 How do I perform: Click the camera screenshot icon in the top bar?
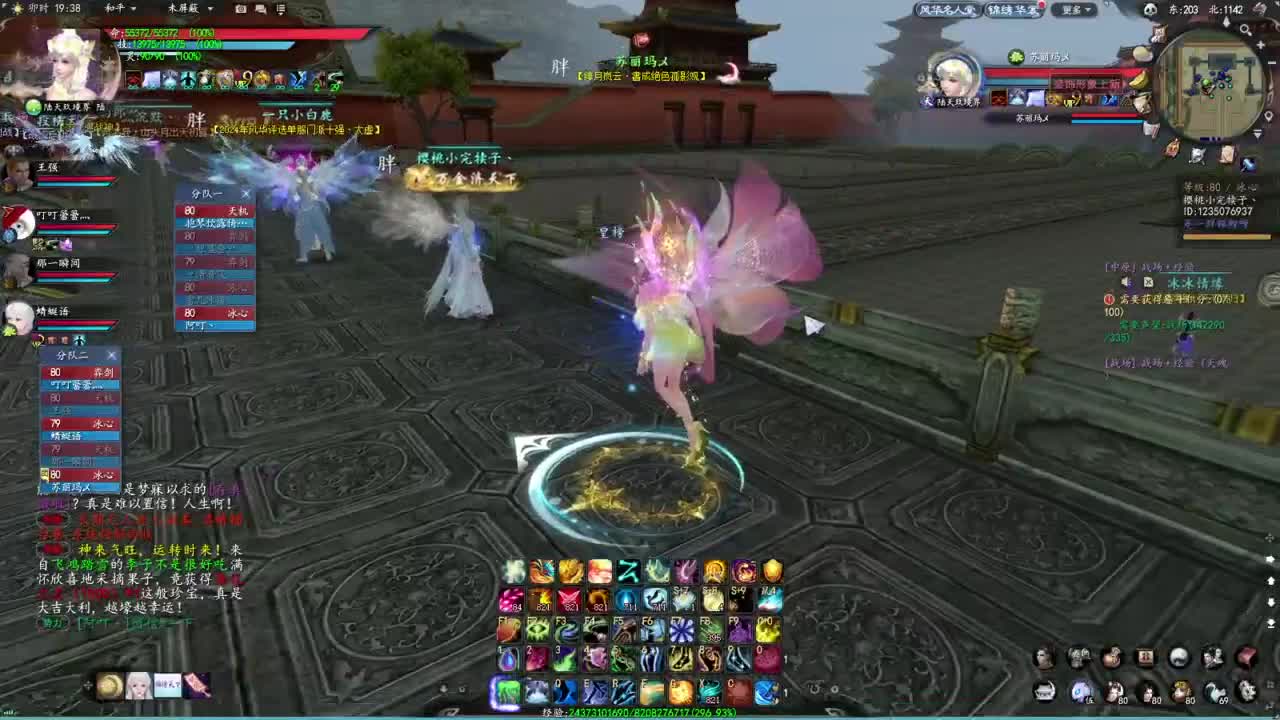pyautogui.click(x=240, y=8)
